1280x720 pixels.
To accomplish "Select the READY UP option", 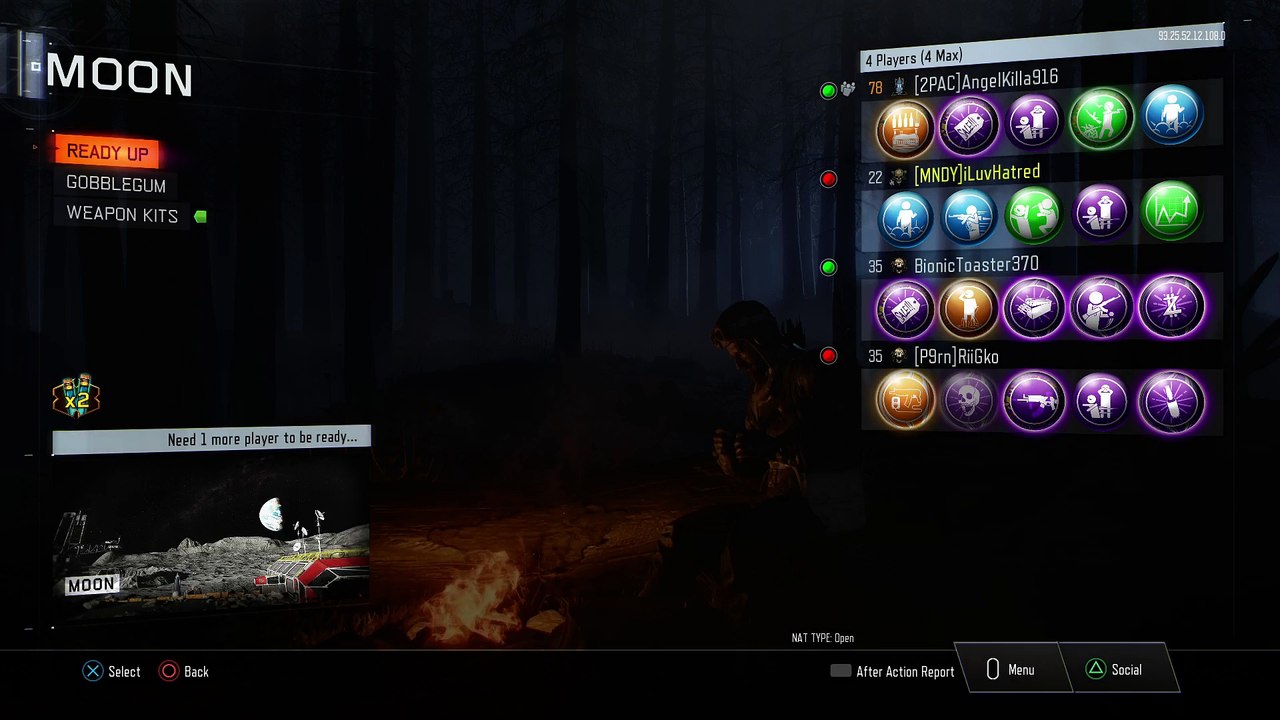I will point(107,152).
